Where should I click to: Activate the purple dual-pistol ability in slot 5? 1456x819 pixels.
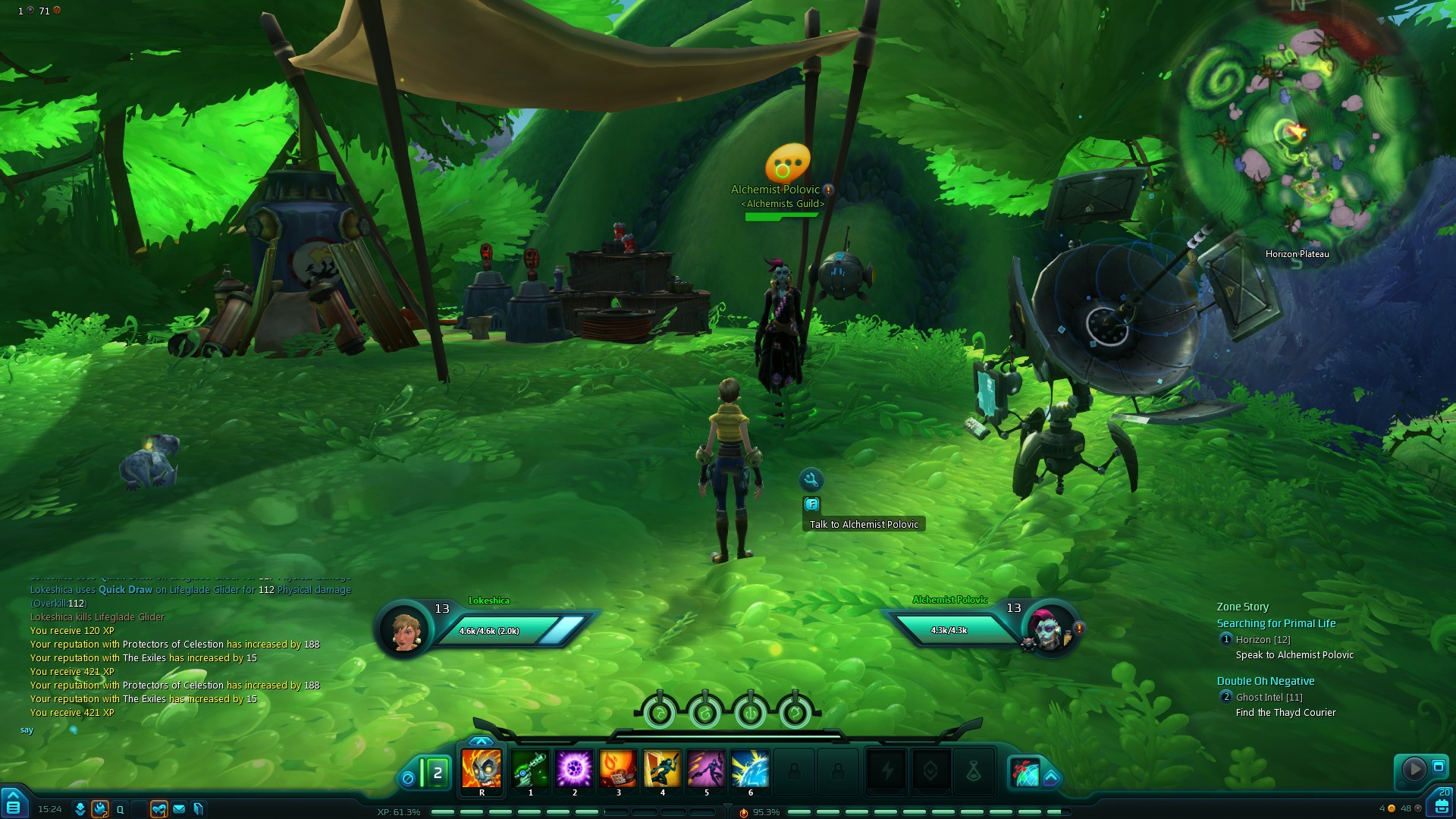[706, 769]
